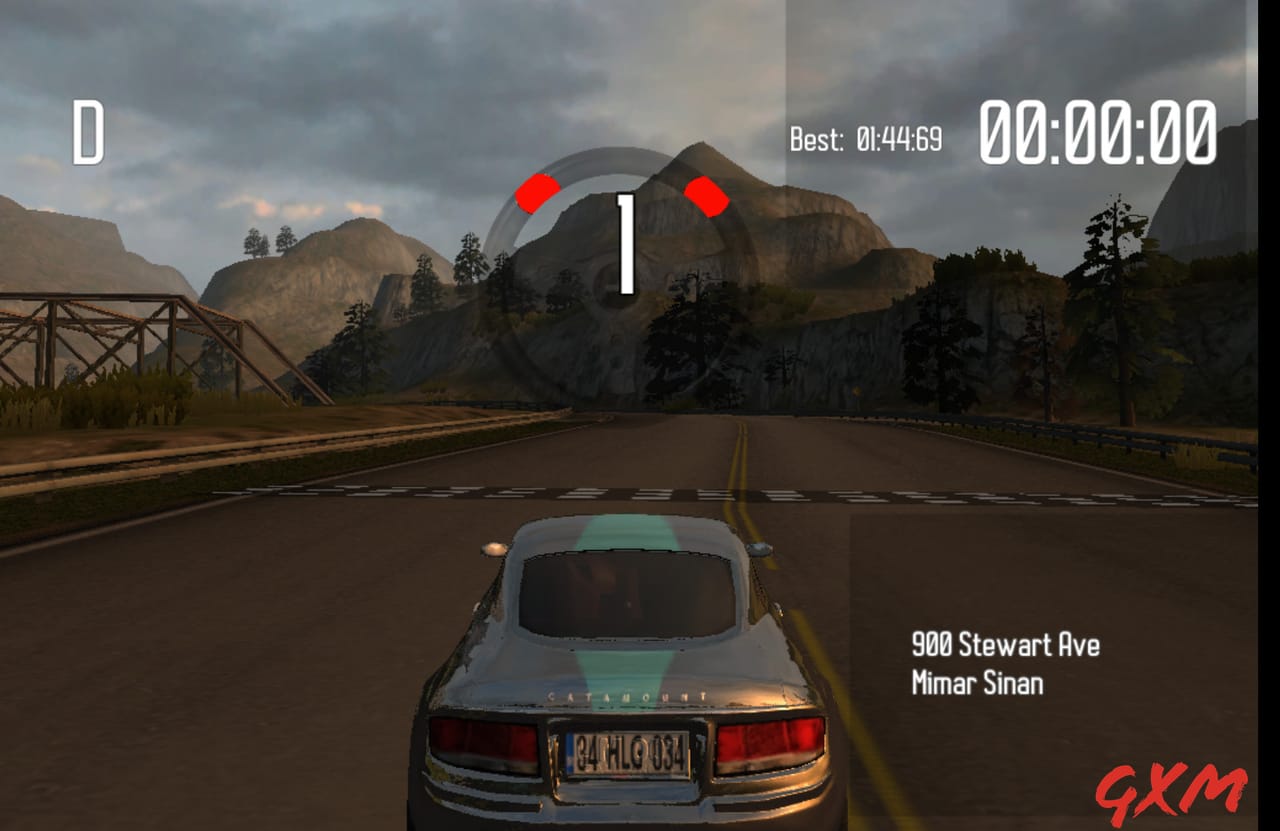Click the Mimar Sinan location text

pos(980,684)
